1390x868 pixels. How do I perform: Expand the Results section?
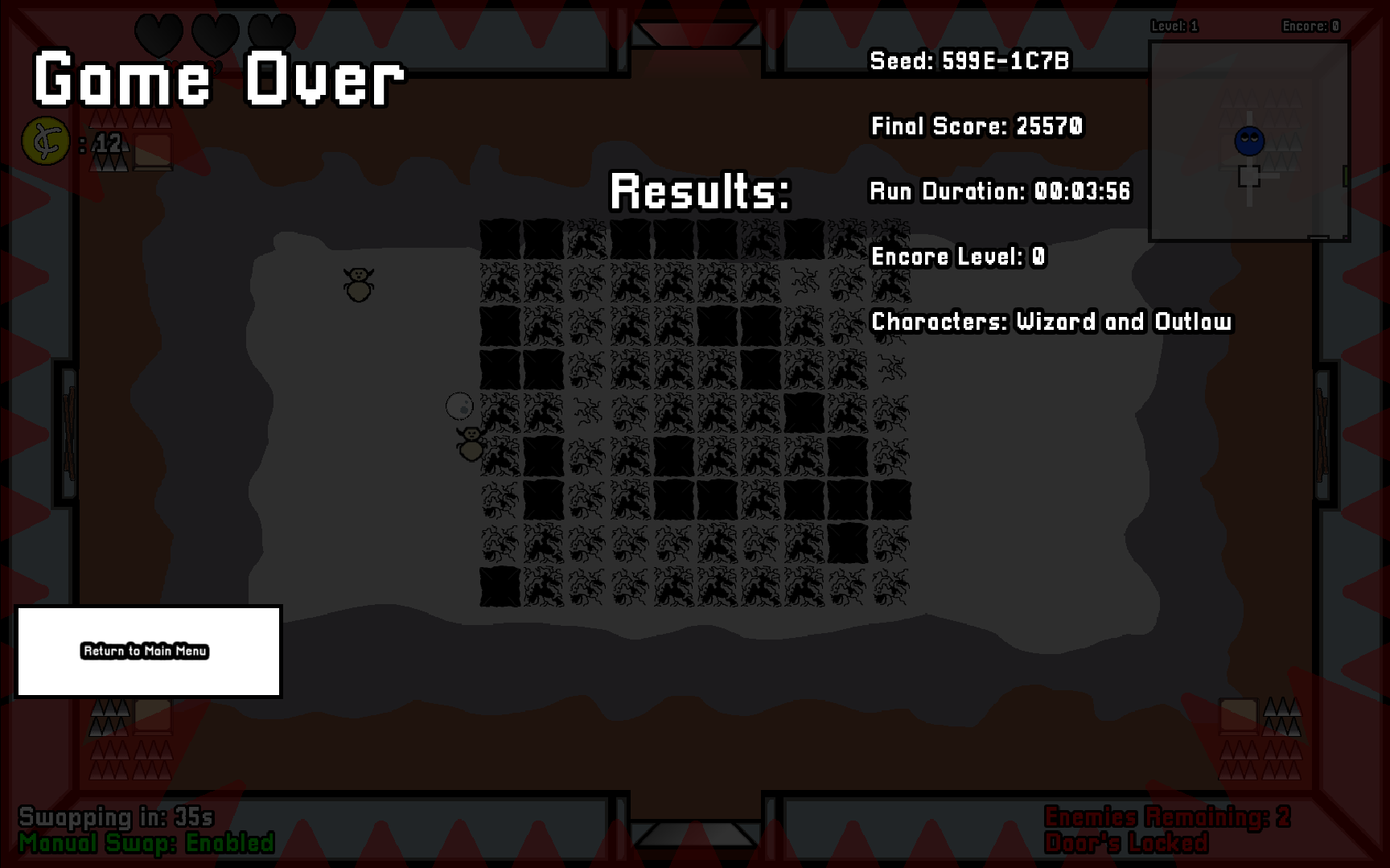[700, 191]
